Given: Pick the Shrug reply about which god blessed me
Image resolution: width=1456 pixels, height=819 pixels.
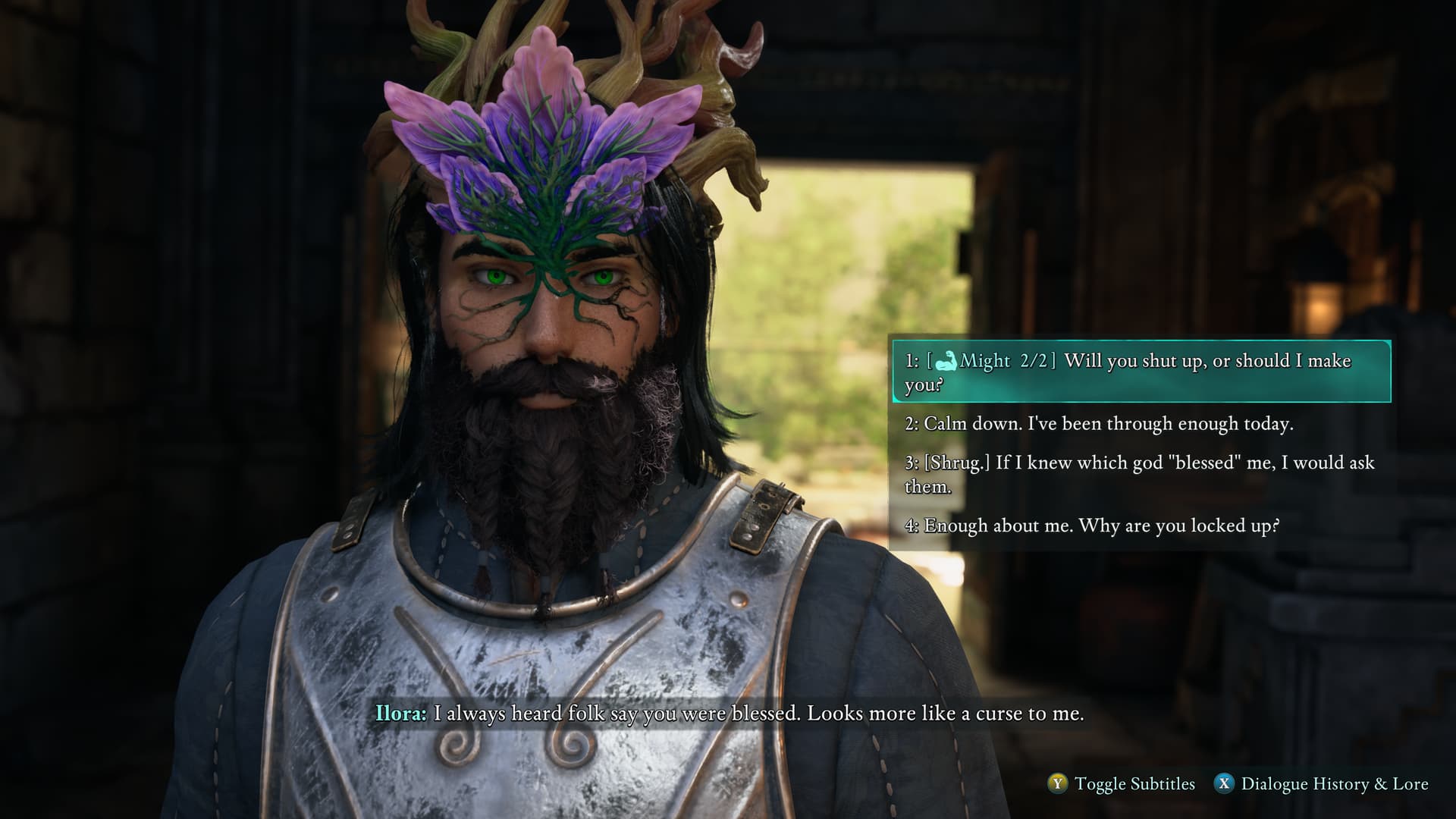Looking at the screenshot, I should [1139, 474].
